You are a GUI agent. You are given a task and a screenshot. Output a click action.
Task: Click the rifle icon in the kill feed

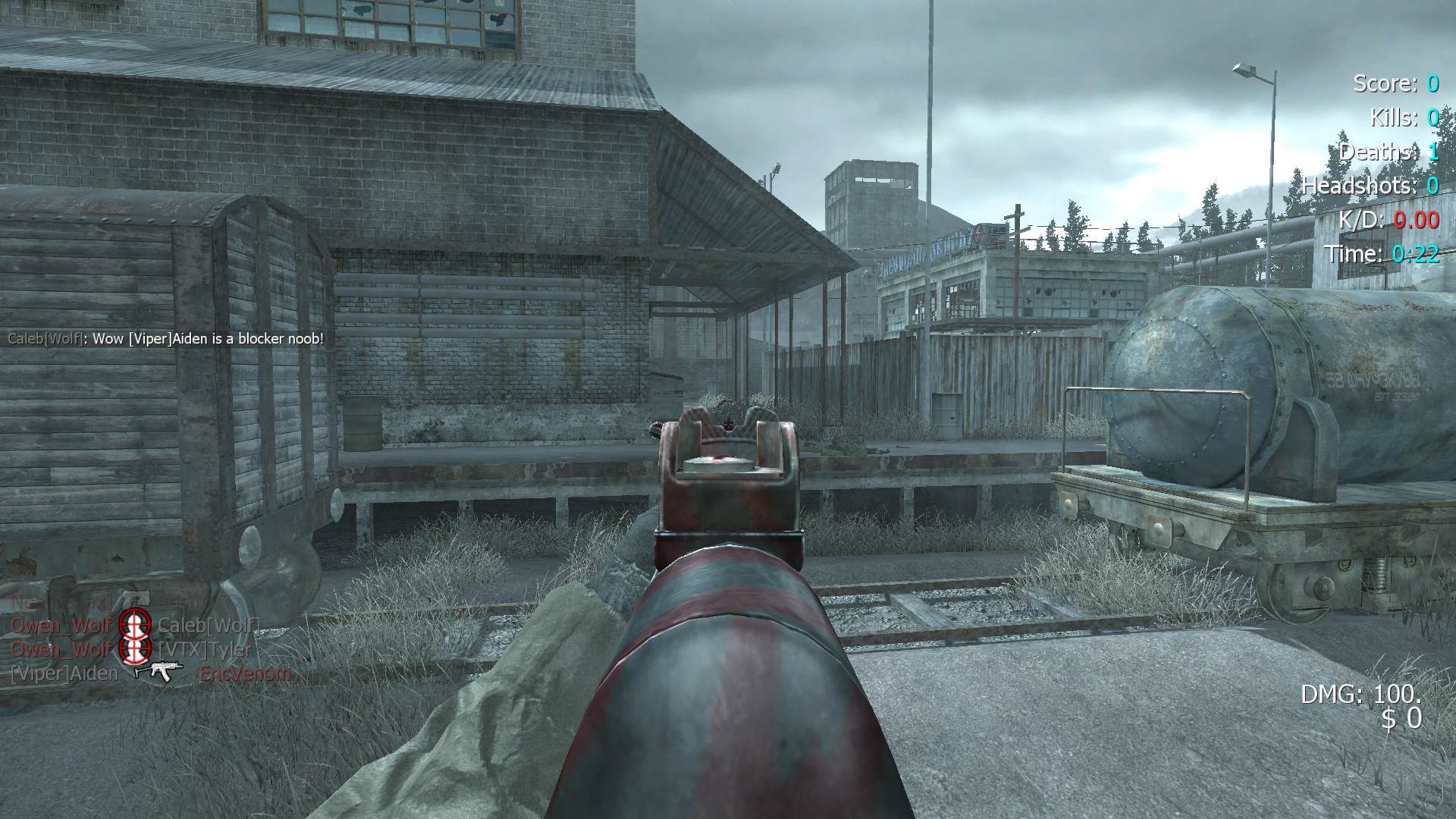click(x=158, y=671)
